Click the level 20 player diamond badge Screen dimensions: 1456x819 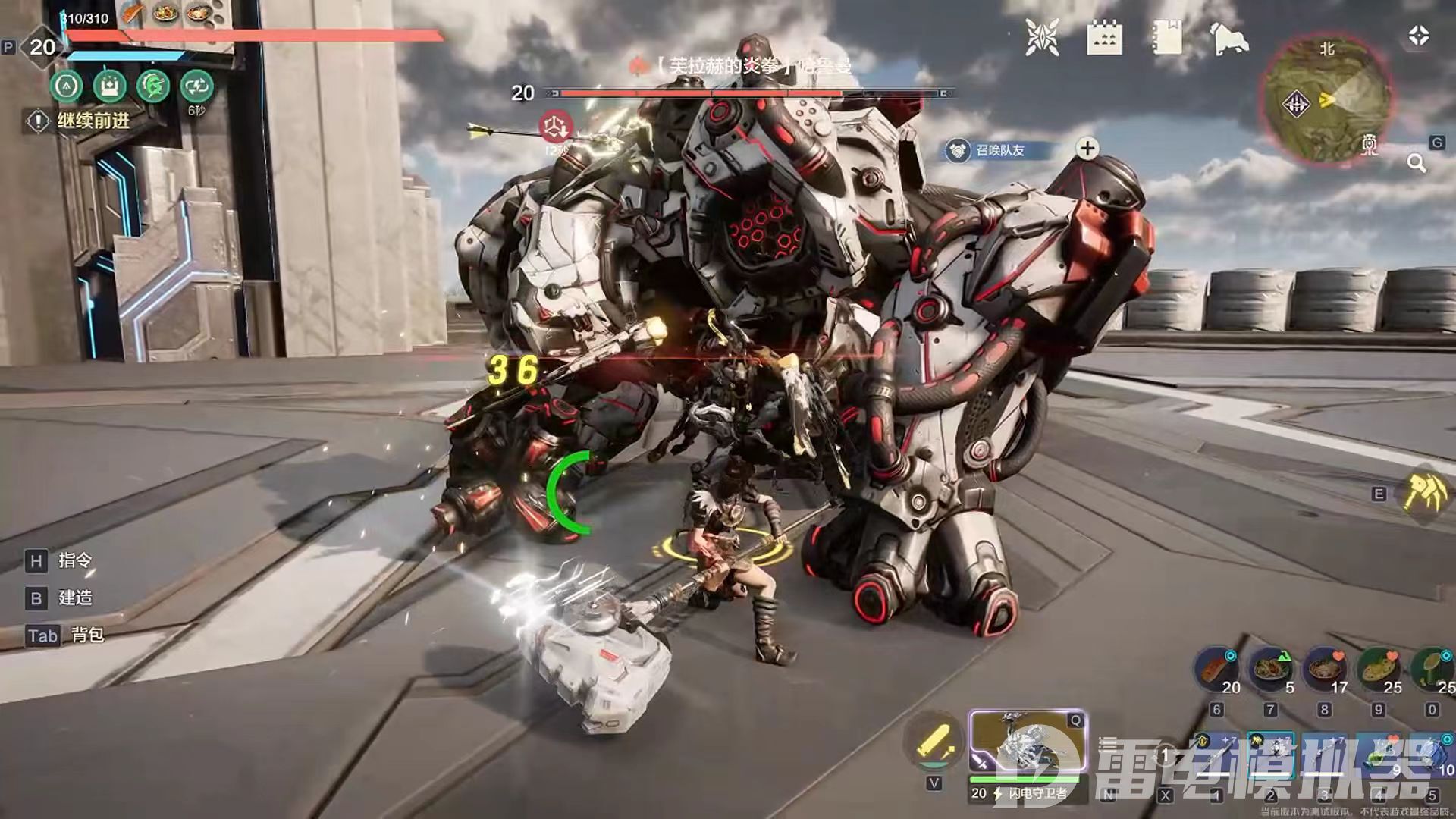pos(42,47)
